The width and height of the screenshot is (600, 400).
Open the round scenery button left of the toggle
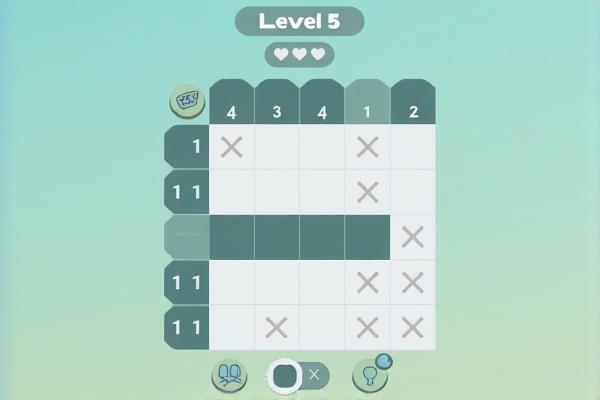coord(229,375)
